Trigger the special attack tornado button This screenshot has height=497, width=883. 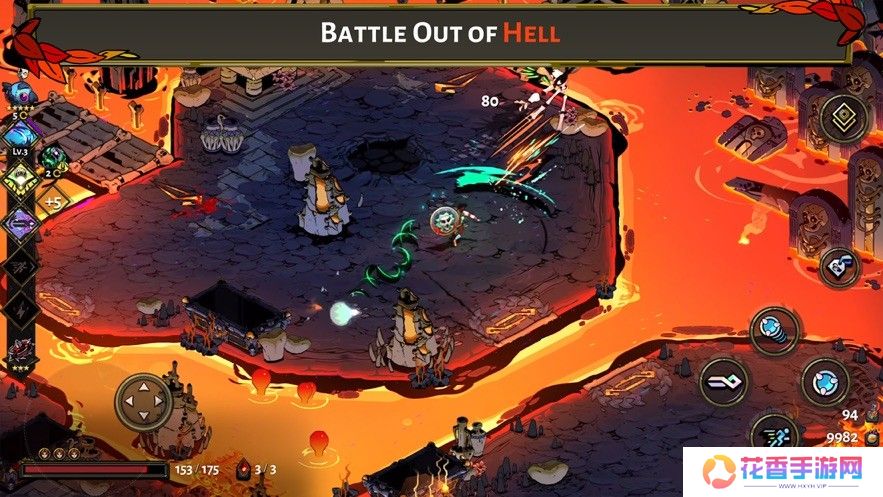pyautogui.click(x=775, y=331)
